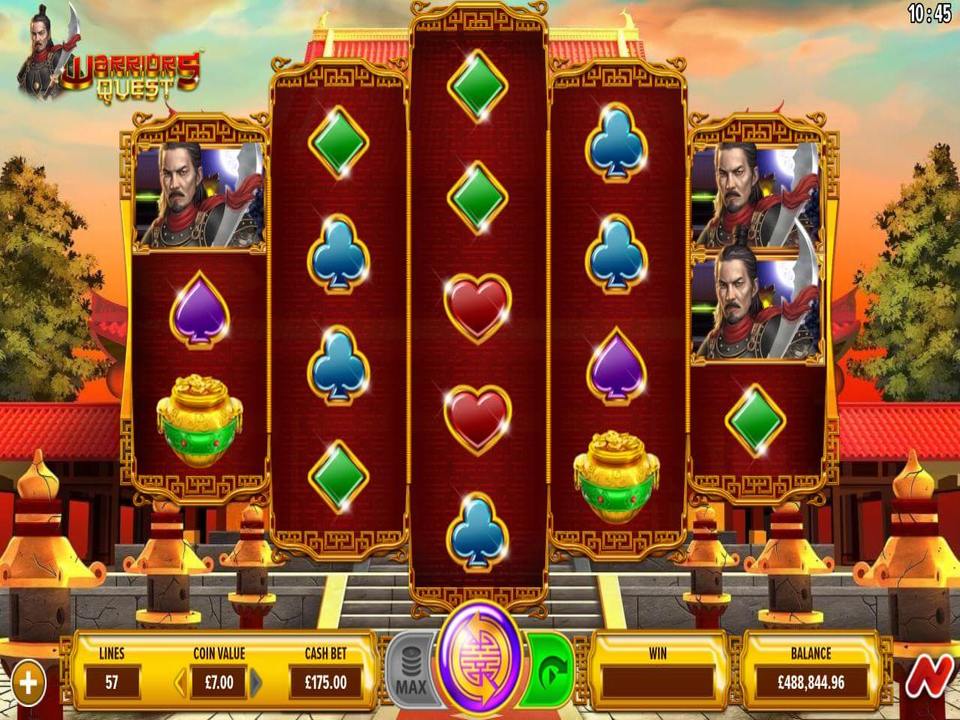The image size is (960, 720).
Task: Start autoplay with the green arrow button
Action: [x=551, y=669]
